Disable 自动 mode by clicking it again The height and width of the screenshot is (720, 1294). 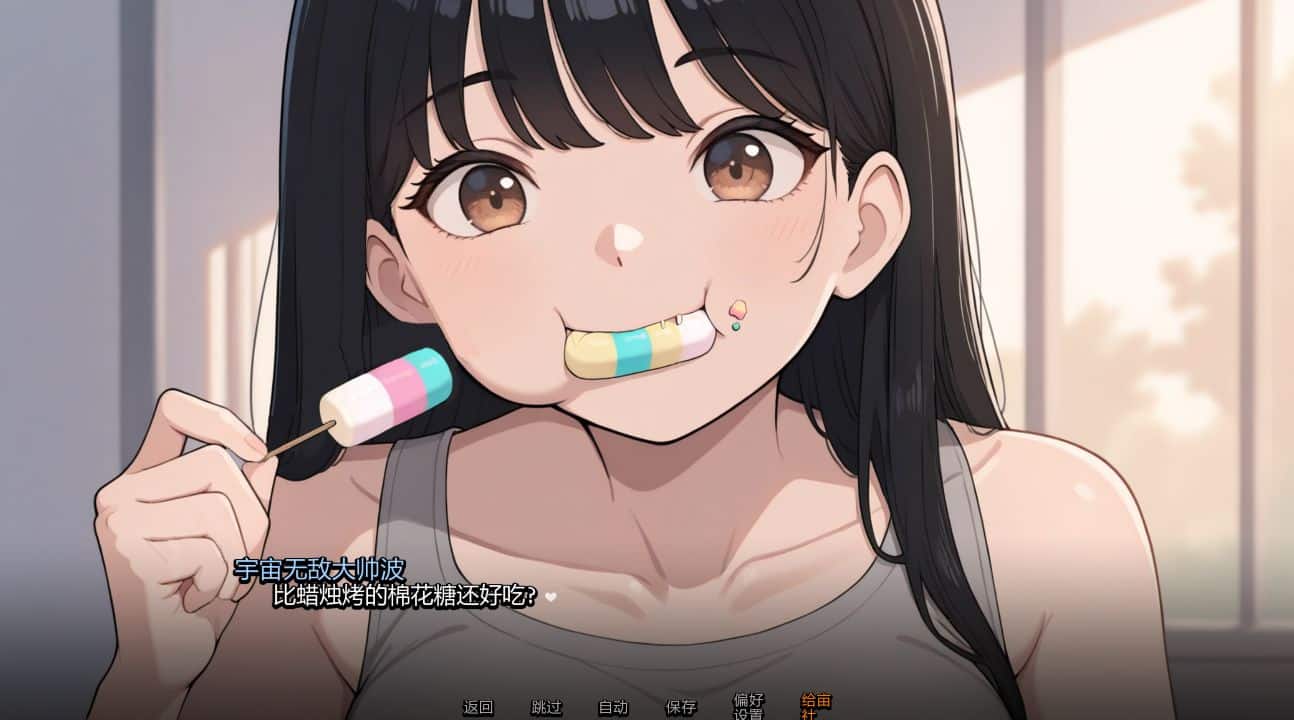tap(613, 707)
